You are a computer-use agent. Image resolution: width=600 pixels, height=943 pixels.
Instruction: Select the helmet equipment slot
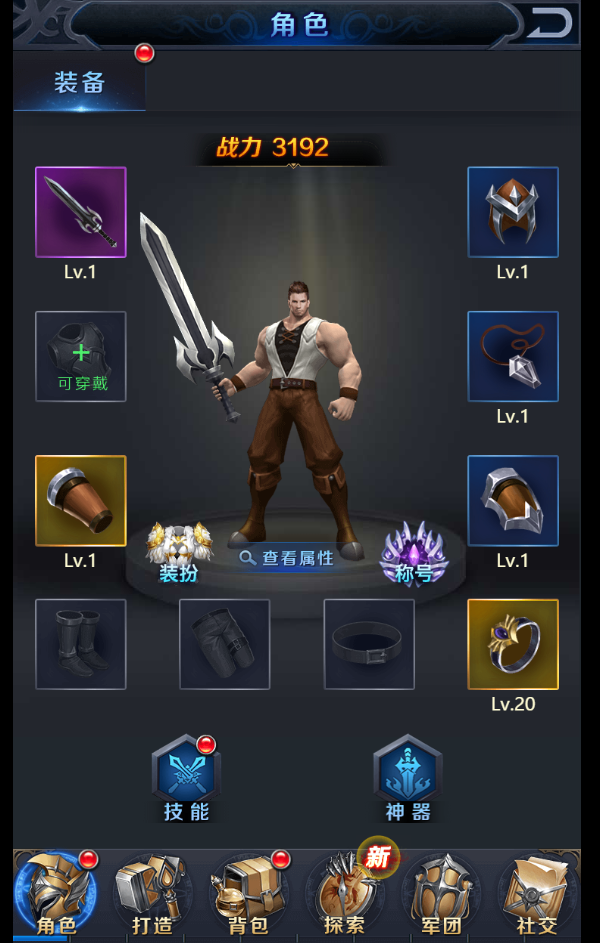point(513,212)
